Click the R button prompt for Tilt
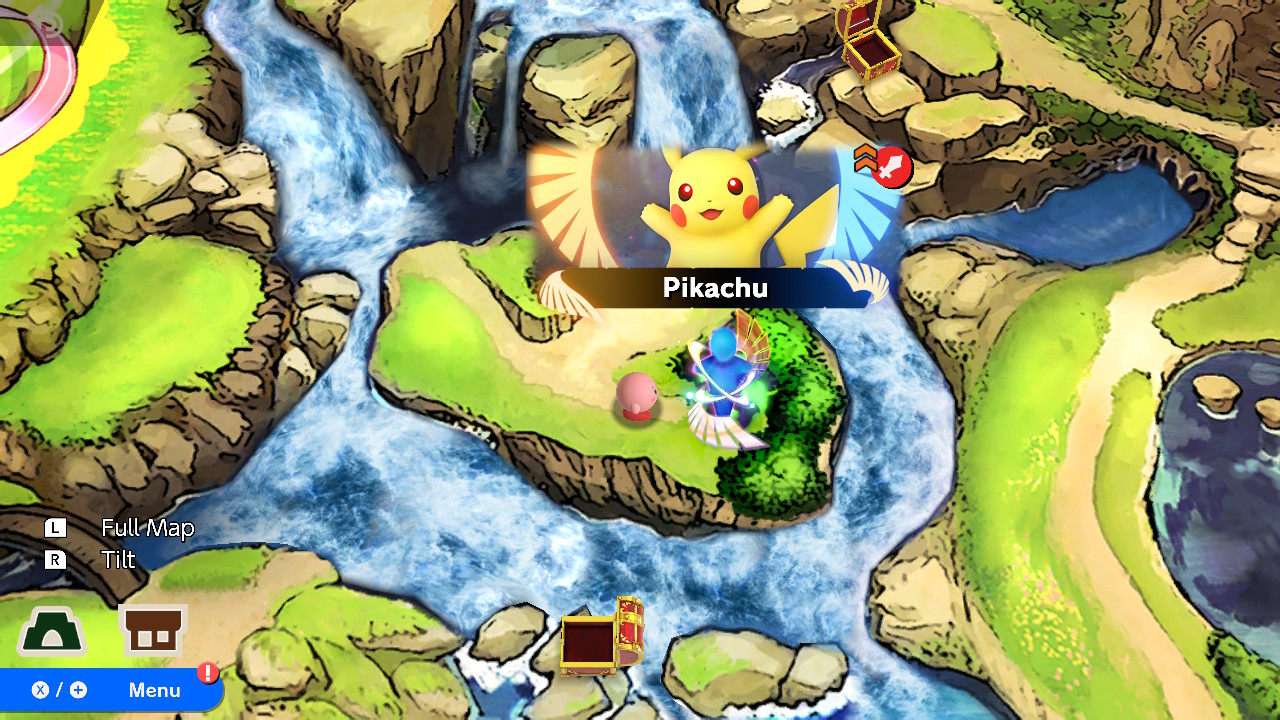Screen dimensions: 1280x720 [x=57, y=561]
